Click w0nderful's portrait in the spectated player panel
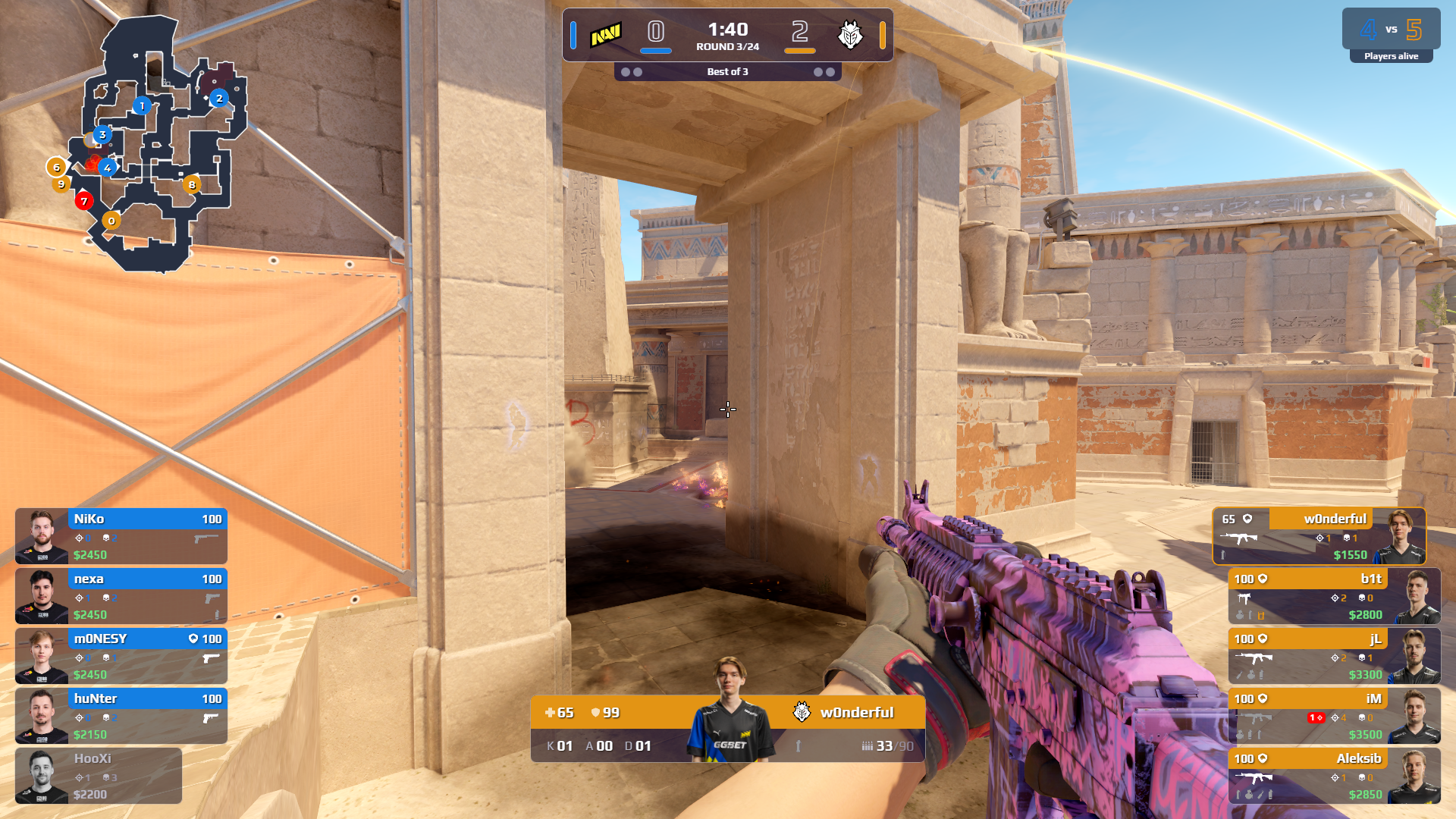 [x=730, y=709]
